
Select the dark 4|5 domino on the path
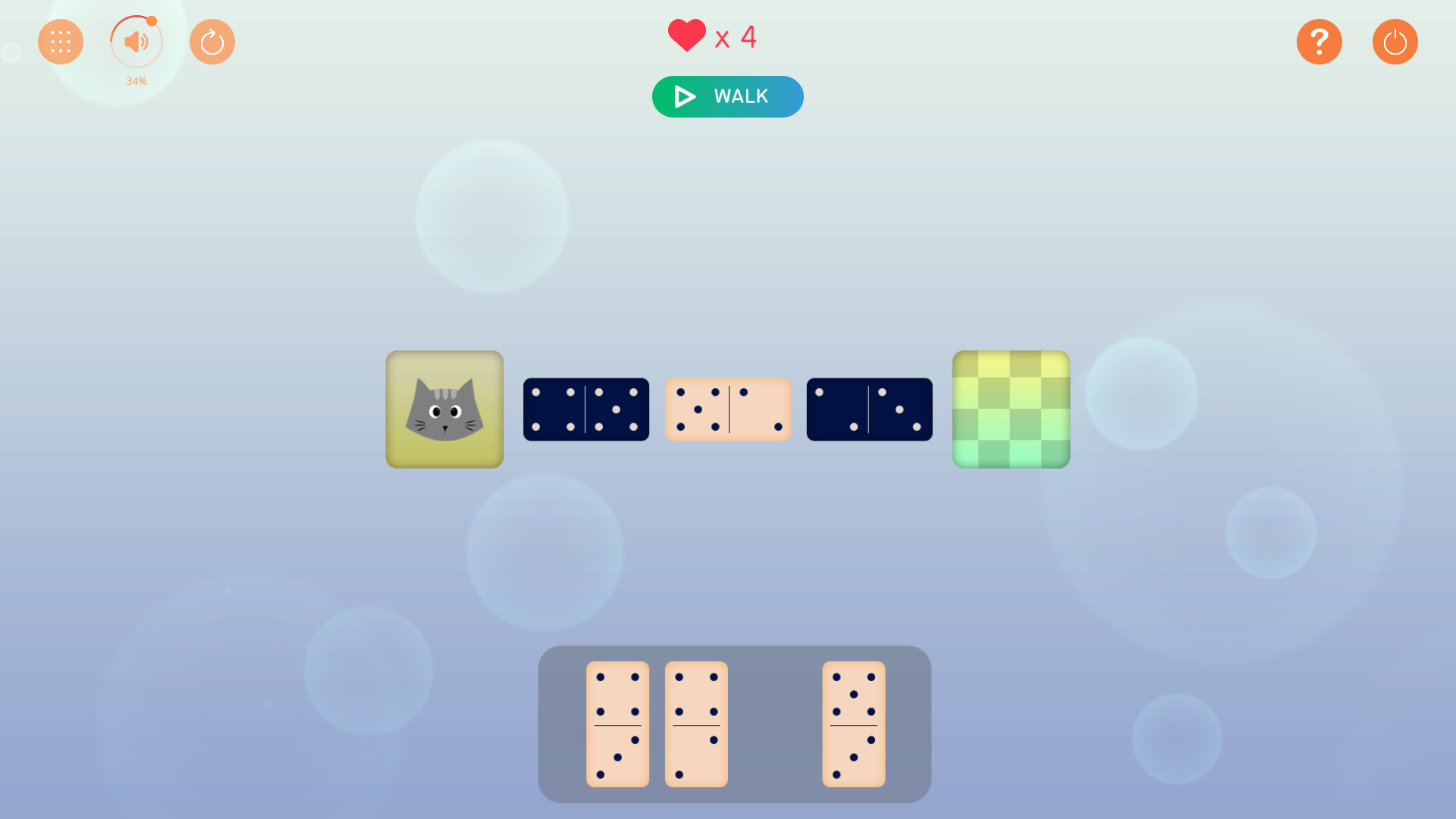[585, 409]
